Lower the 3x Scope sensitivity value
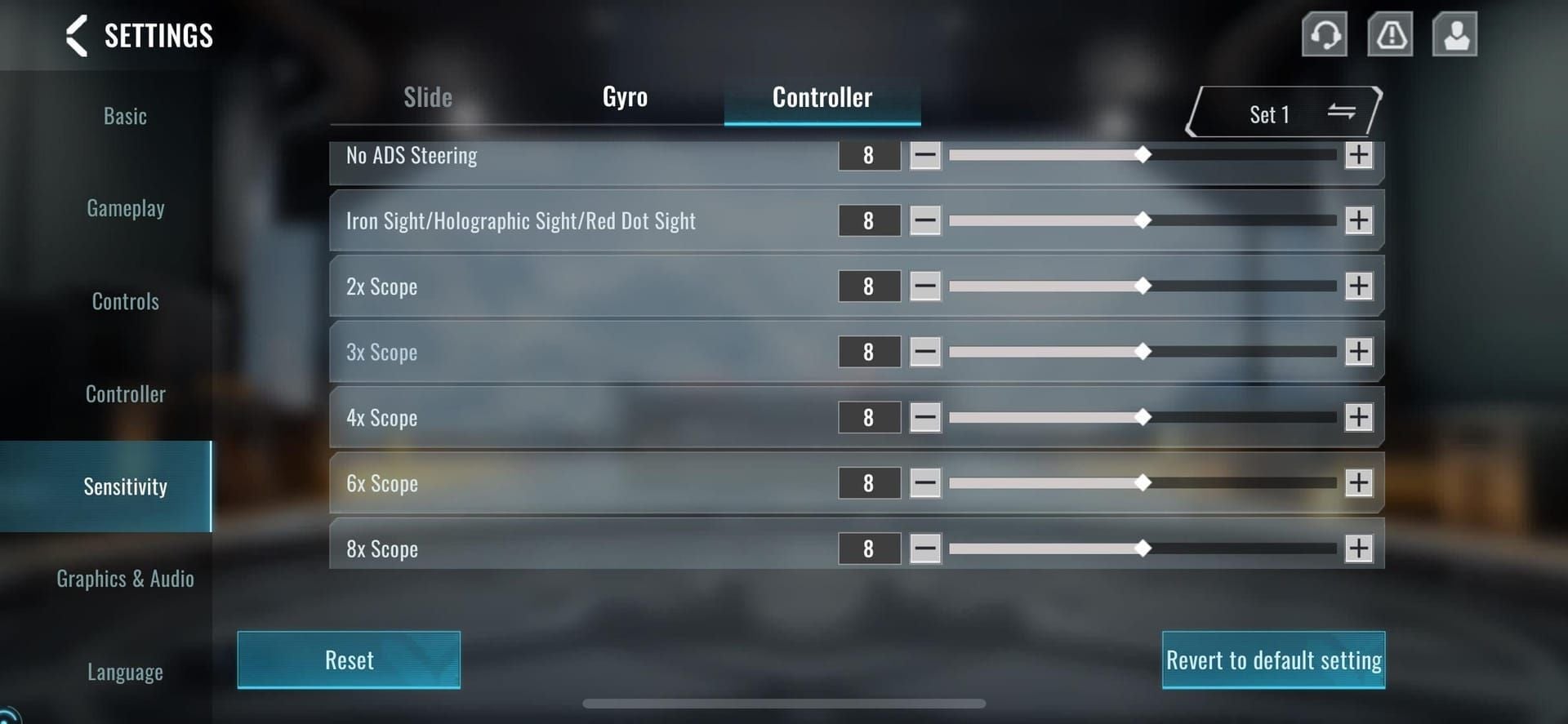The width and height of the screenshot is (1568, 724). (925, 352)
